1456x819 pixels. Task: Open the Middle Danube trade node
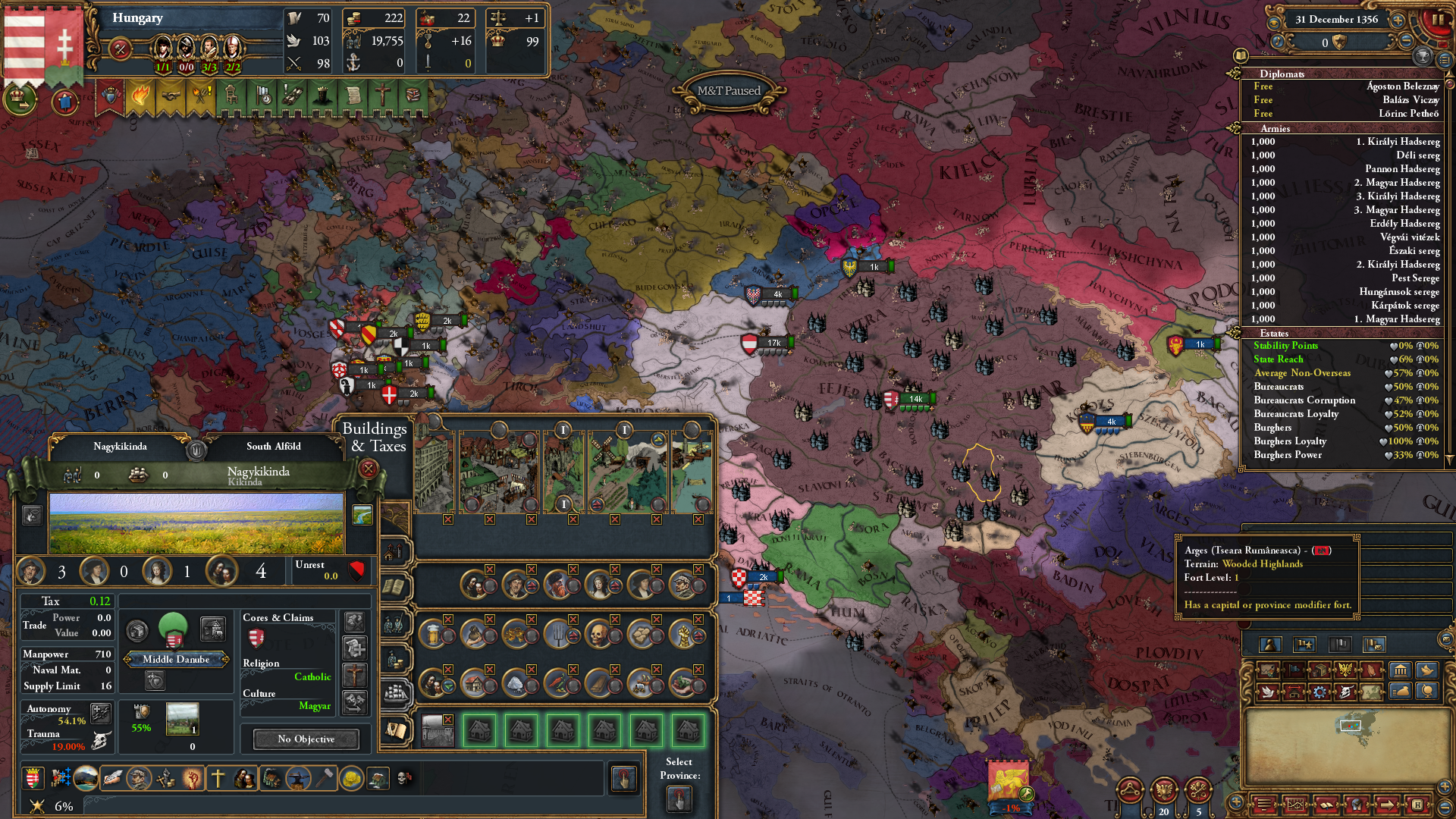pos(176,659)
